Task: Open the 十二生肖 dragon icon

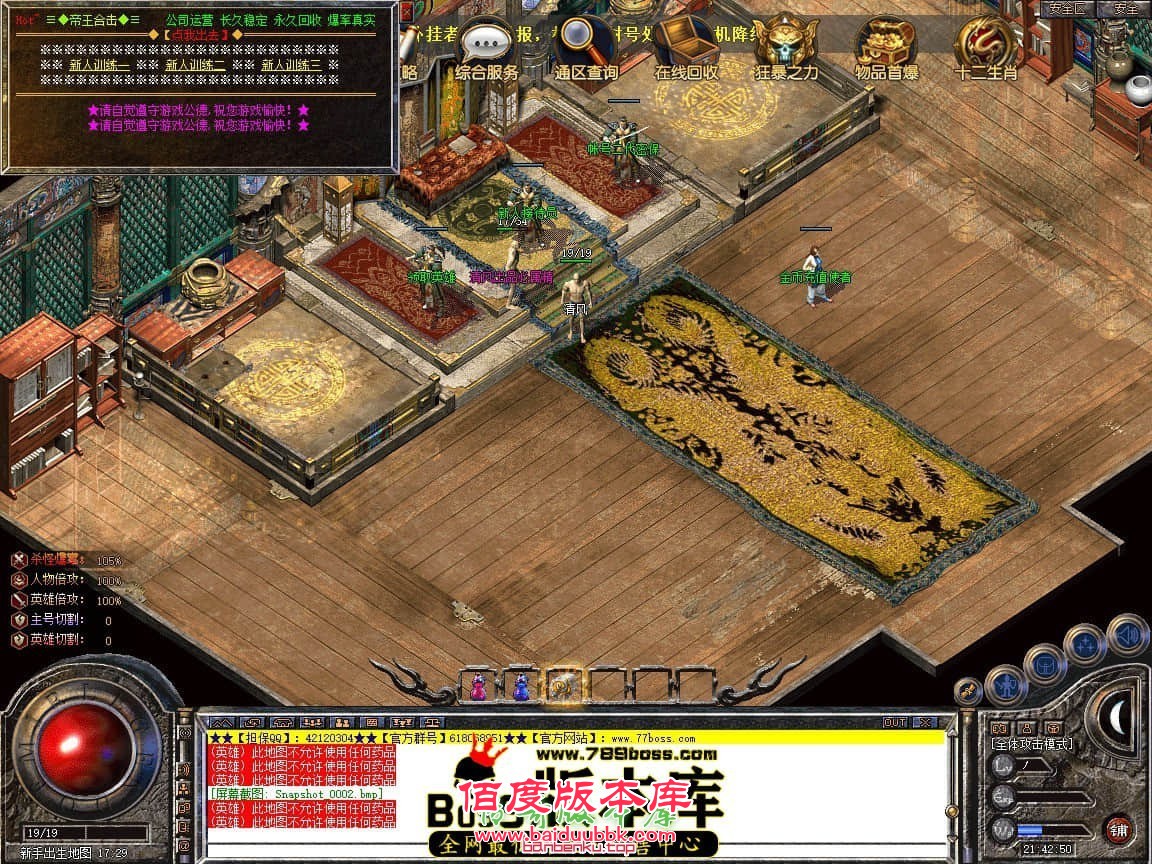Action: click(x=985, y=45)
